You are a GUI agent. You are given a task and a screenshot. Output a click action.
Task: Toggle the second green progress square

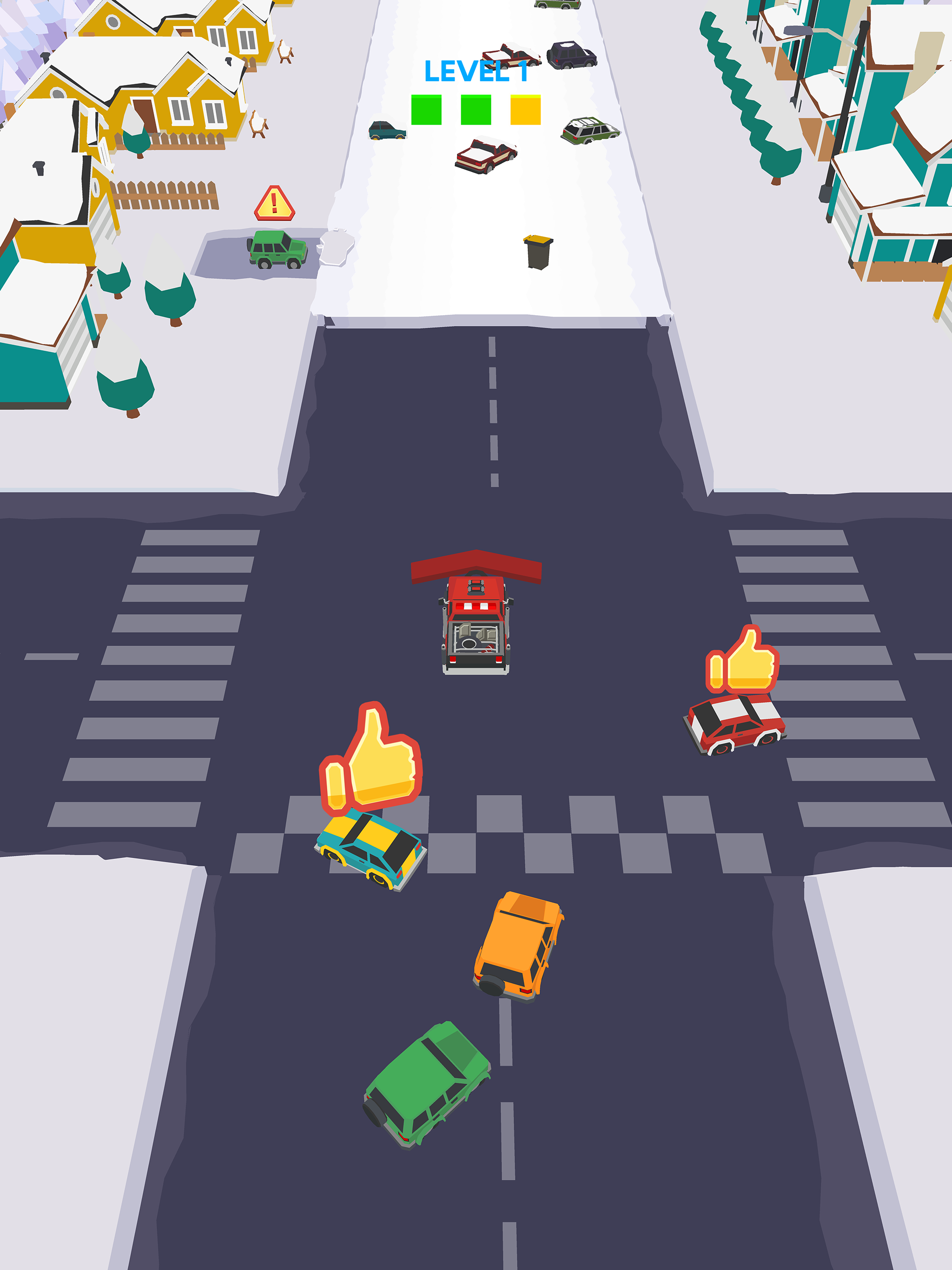[476, 110]
